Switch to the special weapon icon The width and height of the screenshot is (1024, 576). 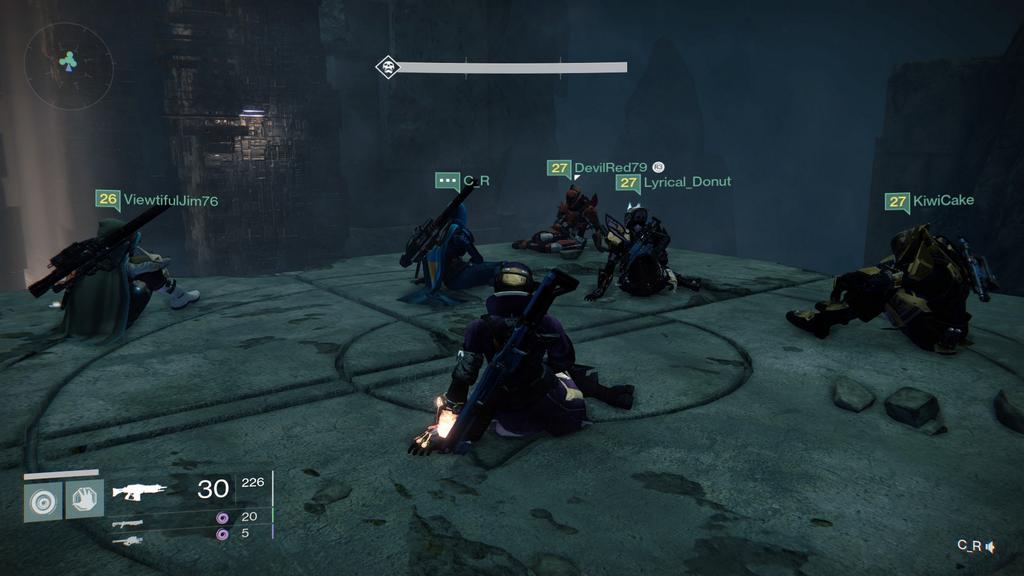(127, 522)
